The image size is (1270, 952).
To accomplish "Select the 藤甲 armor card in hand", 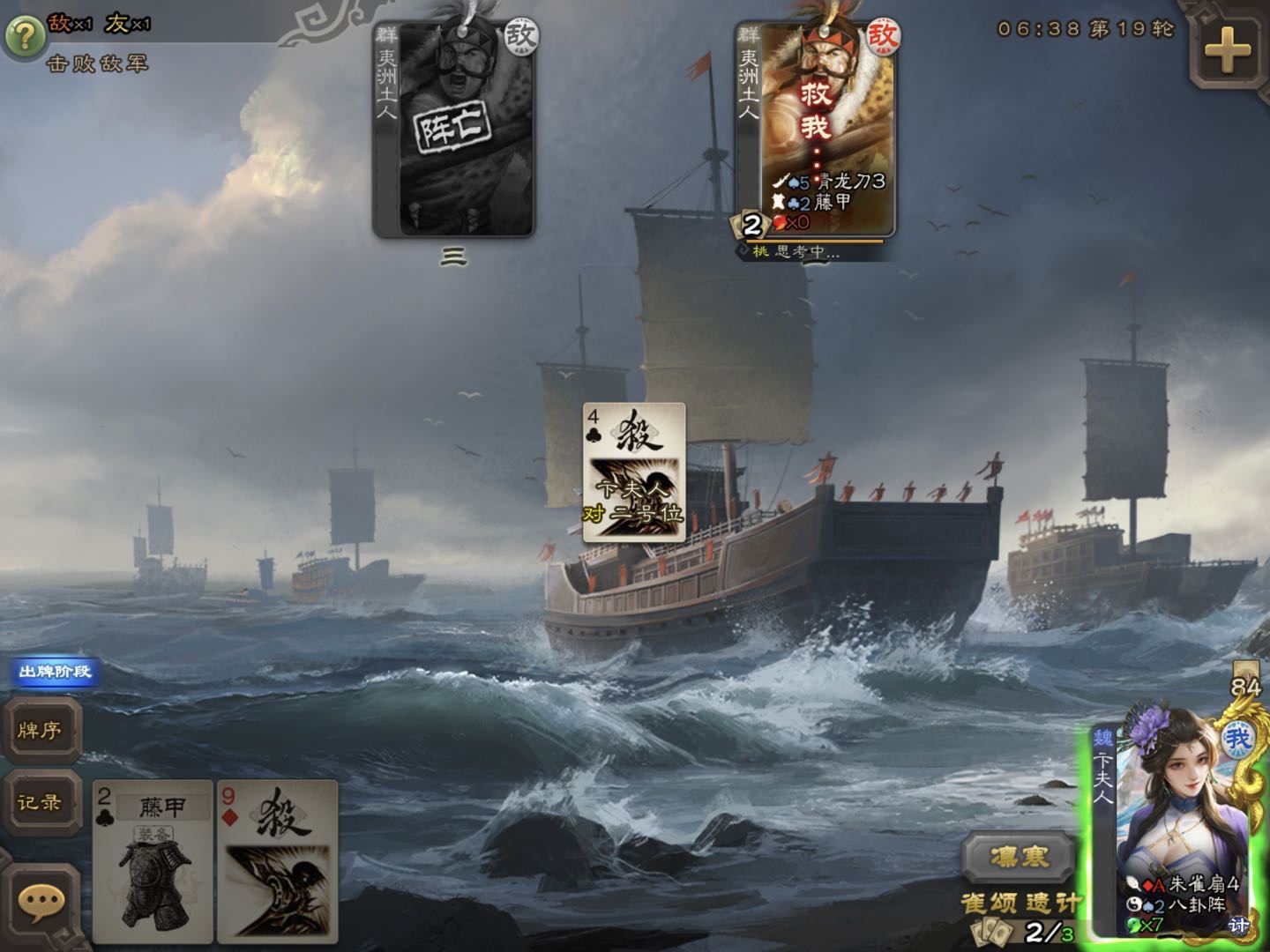I will tap(153, 861).
